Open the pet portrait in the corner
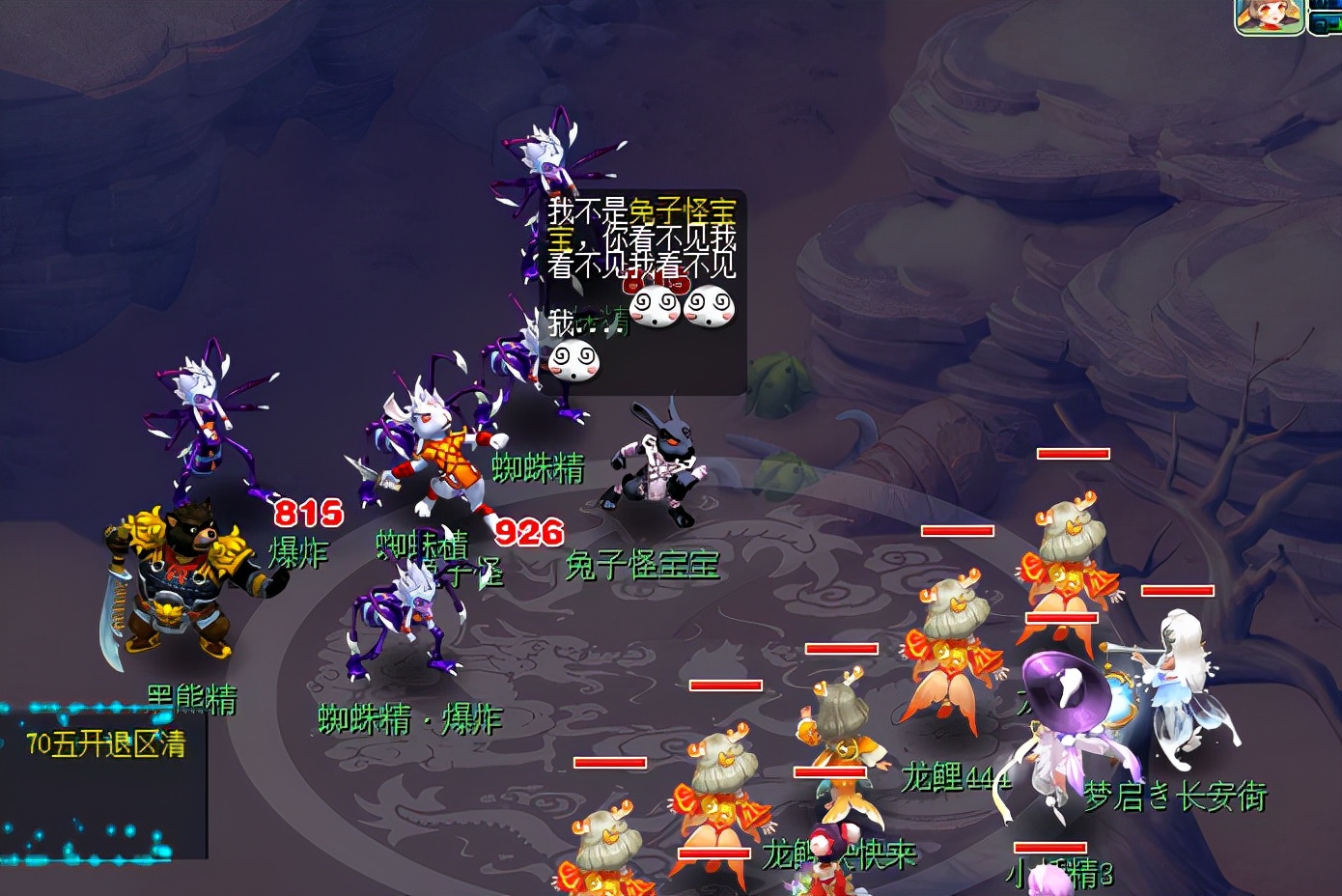 click(1269, 16)
